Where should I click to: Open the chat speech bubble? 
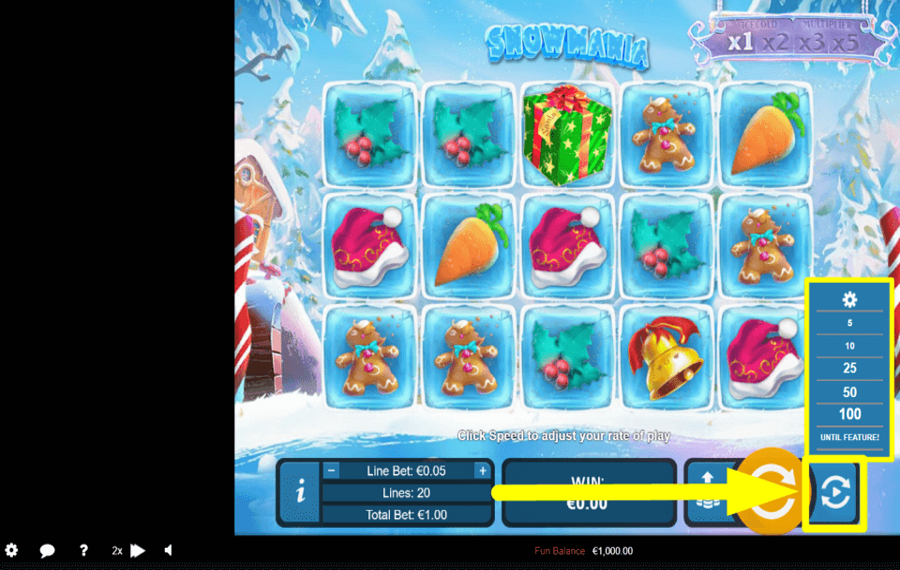click(47, 550)
